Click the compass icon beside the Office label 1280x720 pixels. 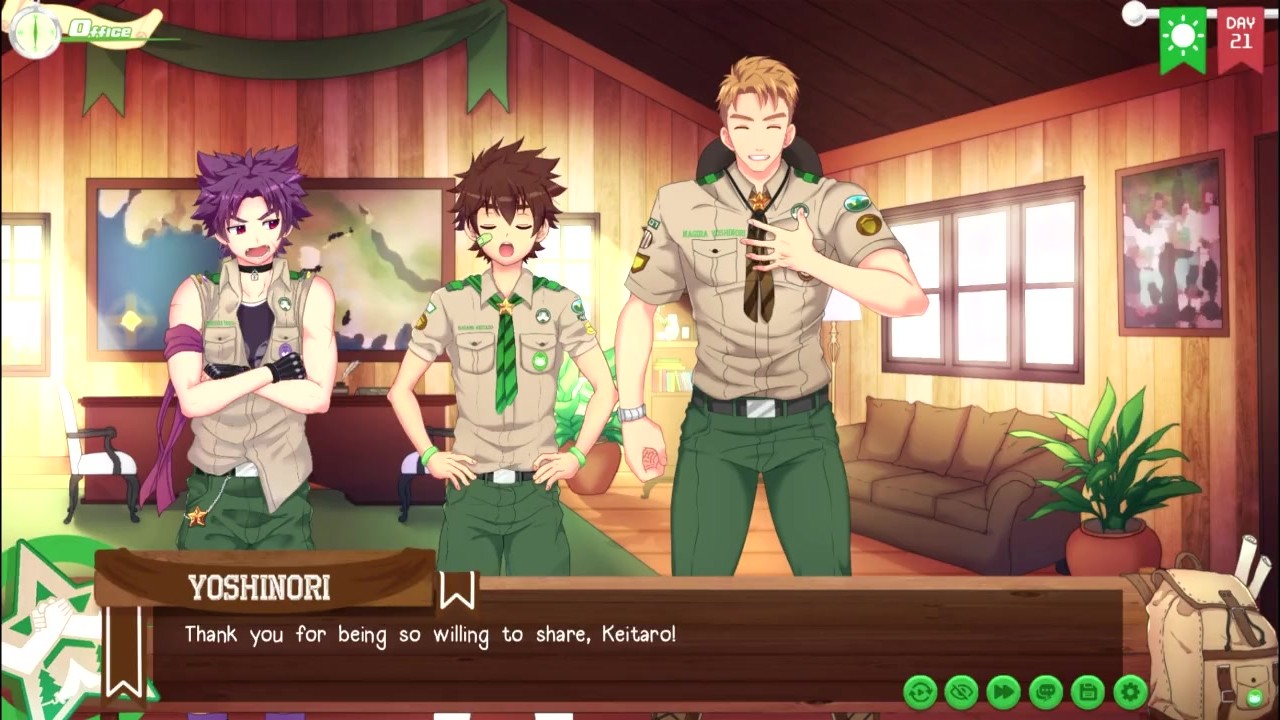pyautogui.click(x=34, y=31)
